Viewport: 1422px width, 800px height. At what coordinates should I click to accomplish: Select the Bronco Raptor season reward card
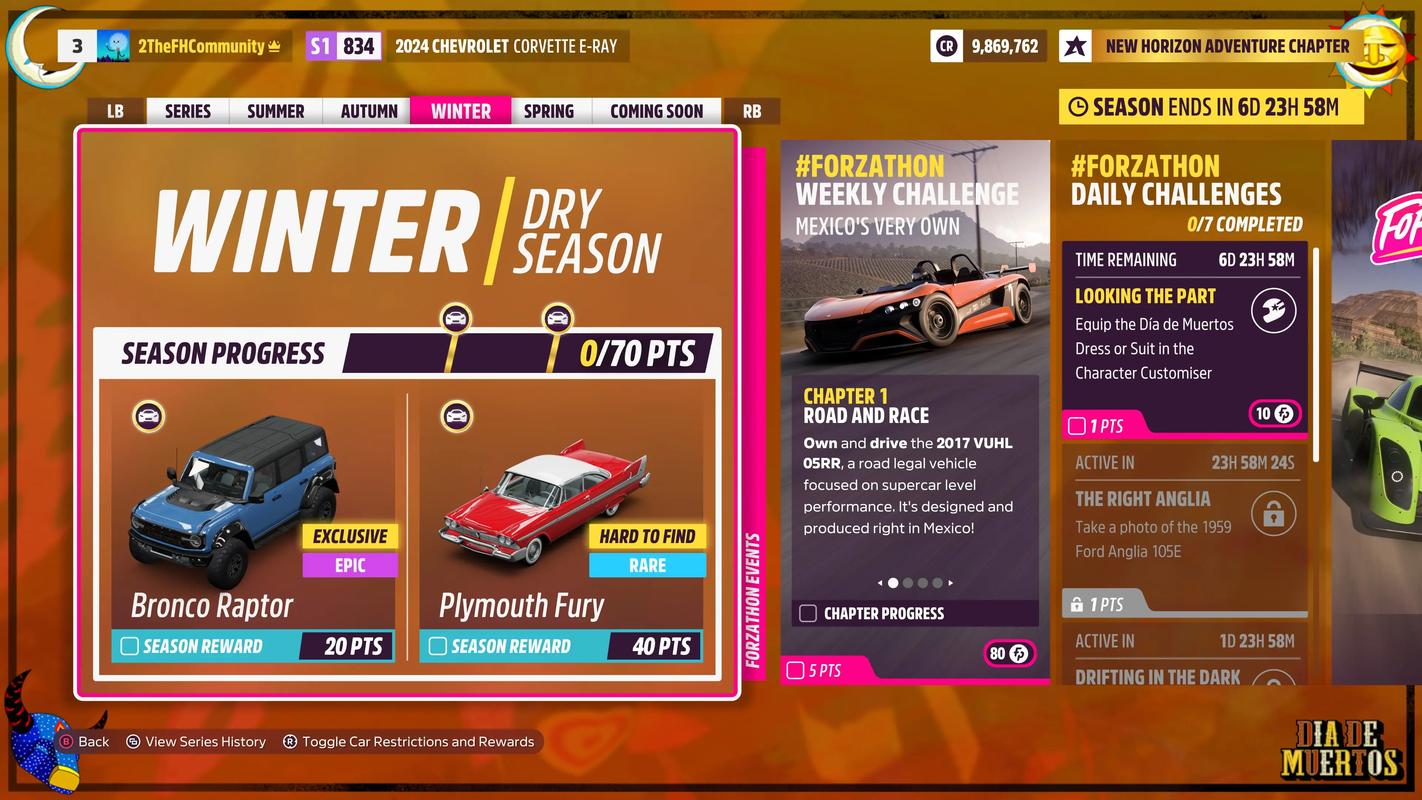pyautogui.click(x=253, y=520)
